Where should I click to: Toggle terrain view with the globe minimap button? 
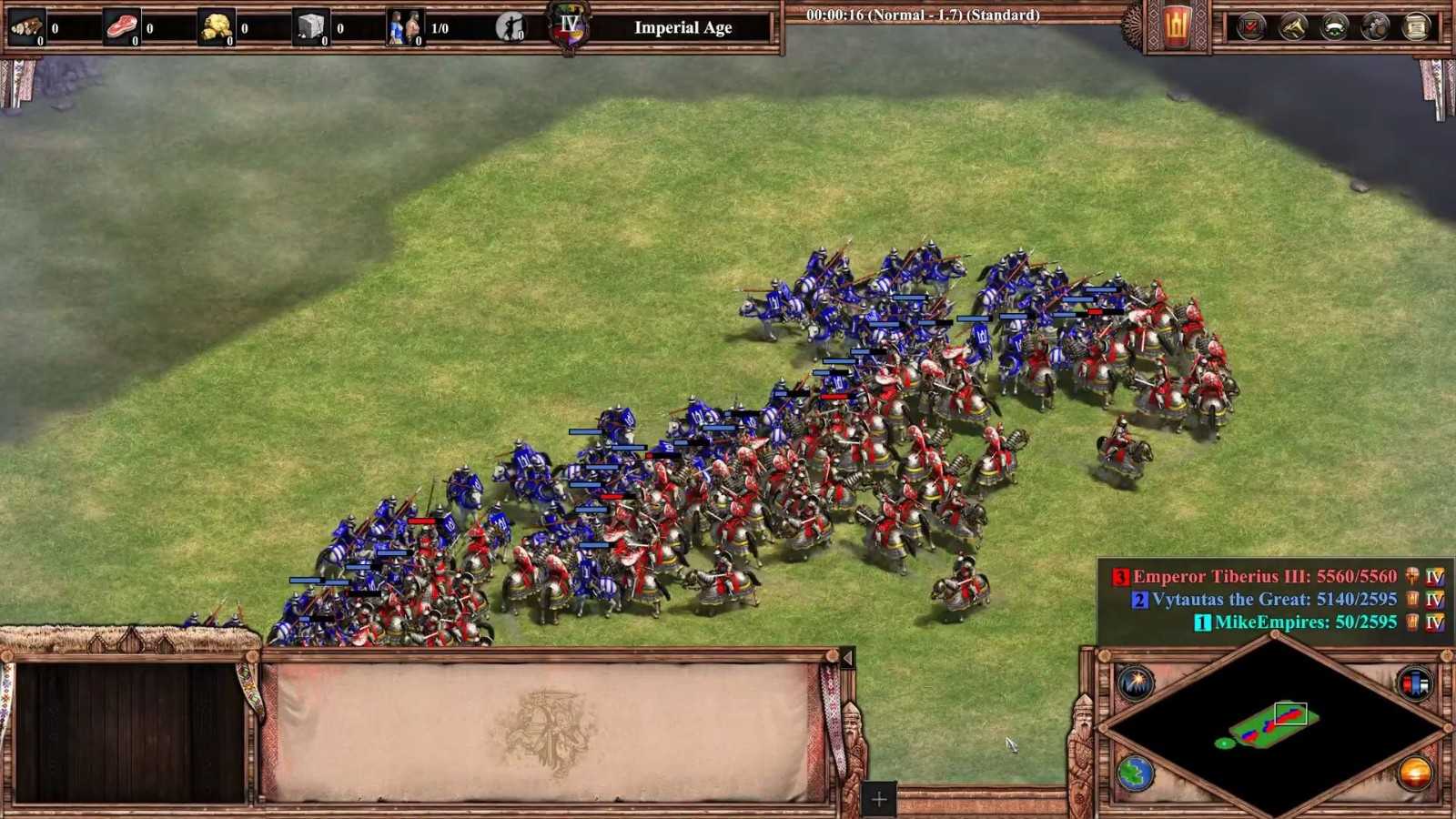[1135, 773]
